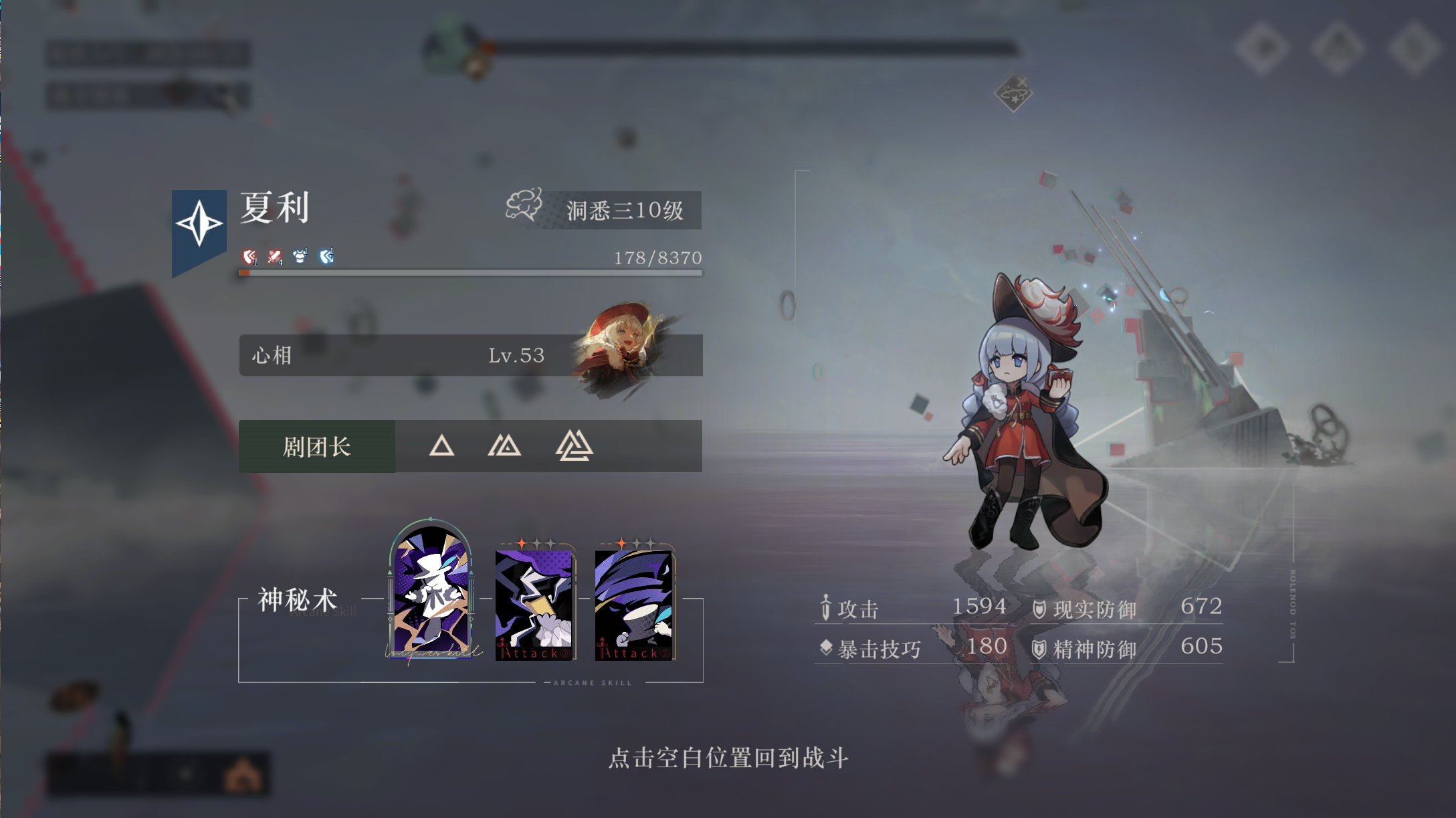Click 点击空白位置回到战斗 to return to battle
This screenshot has width=1456, height=818.
[728, 756]
